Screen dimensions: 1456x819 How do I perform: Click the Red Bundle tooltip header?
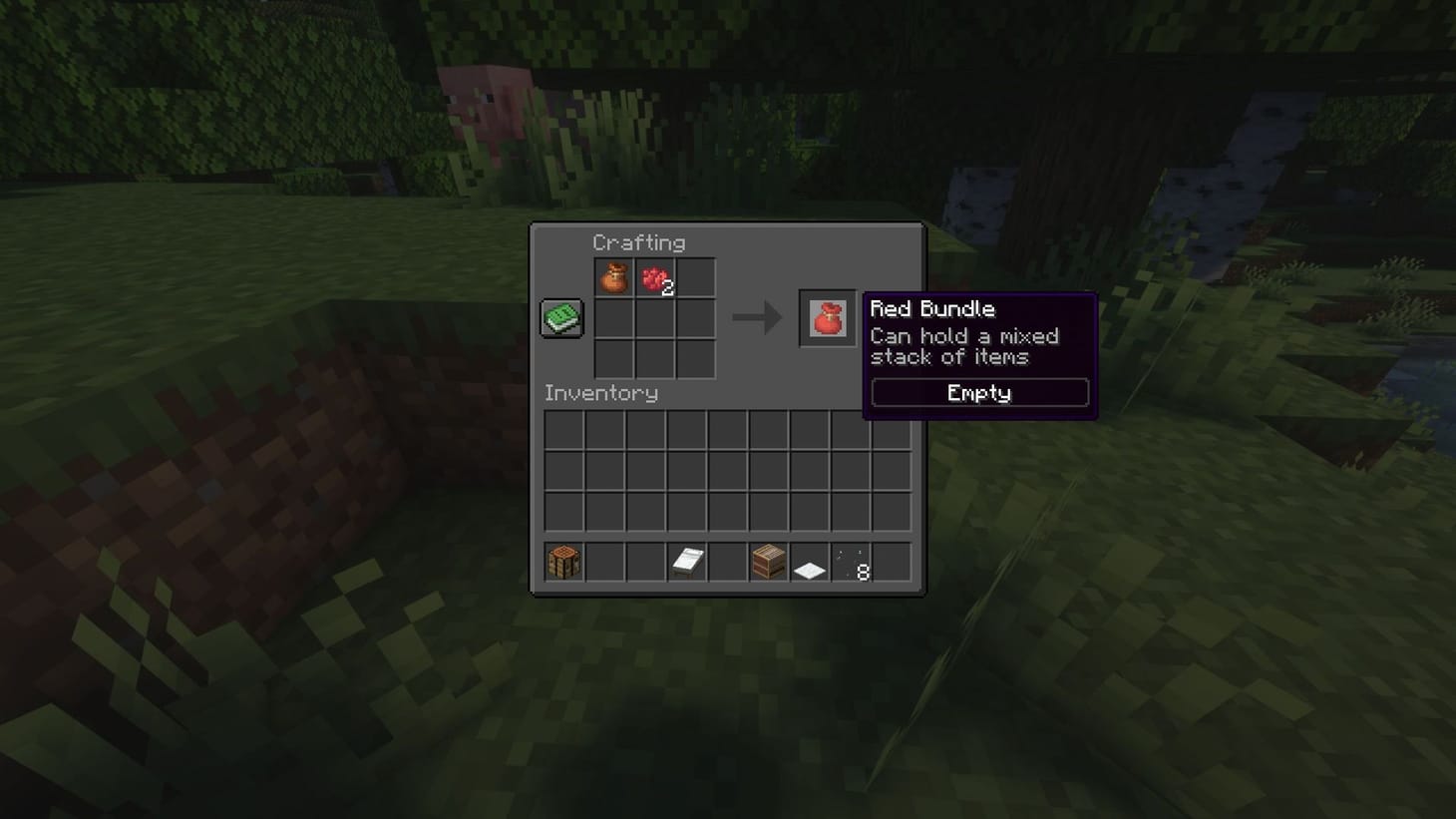click(930, 309)
